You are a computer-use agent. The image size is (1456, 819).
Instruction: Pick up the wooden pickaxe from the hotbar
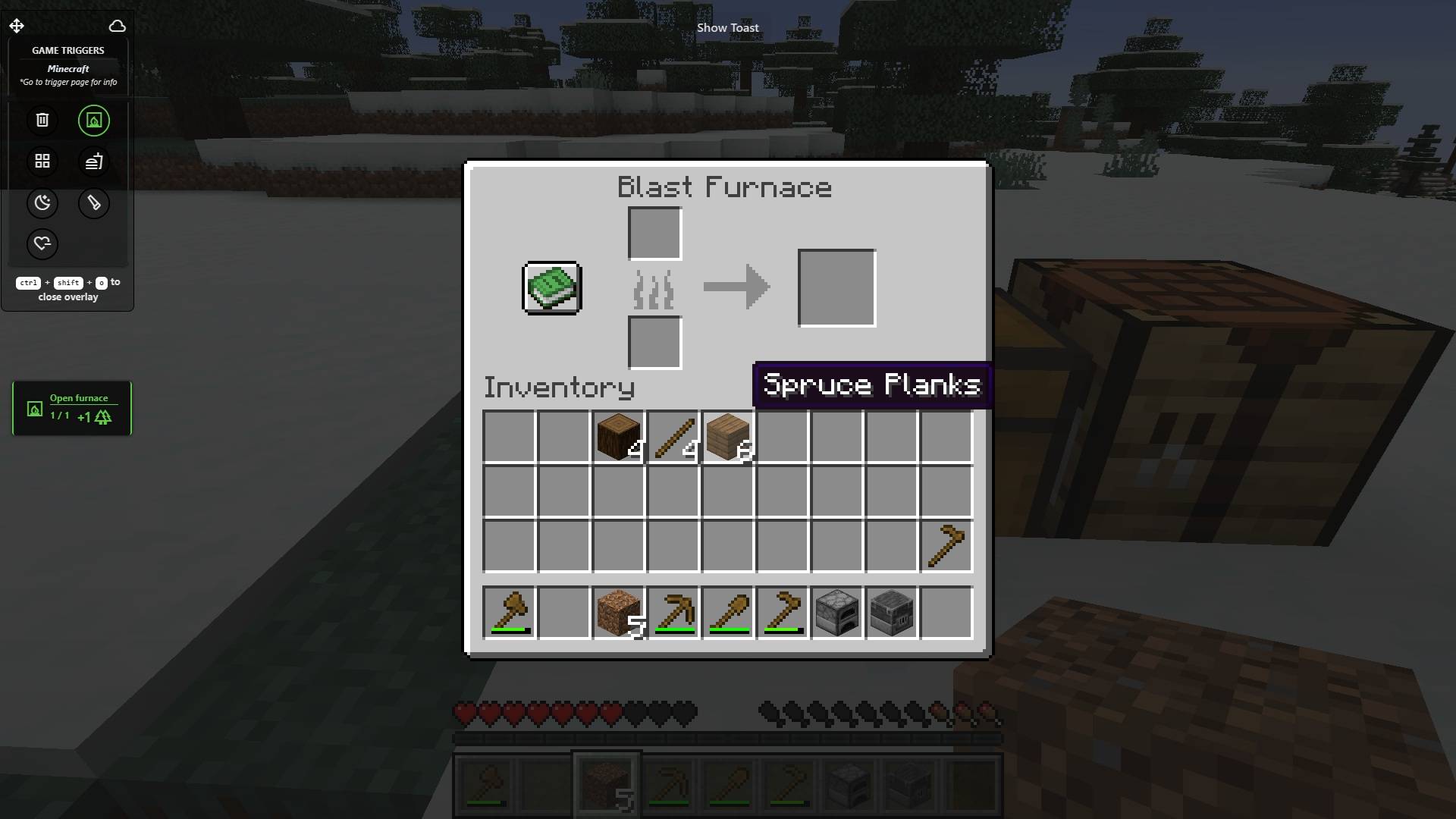tap(673, 613)
